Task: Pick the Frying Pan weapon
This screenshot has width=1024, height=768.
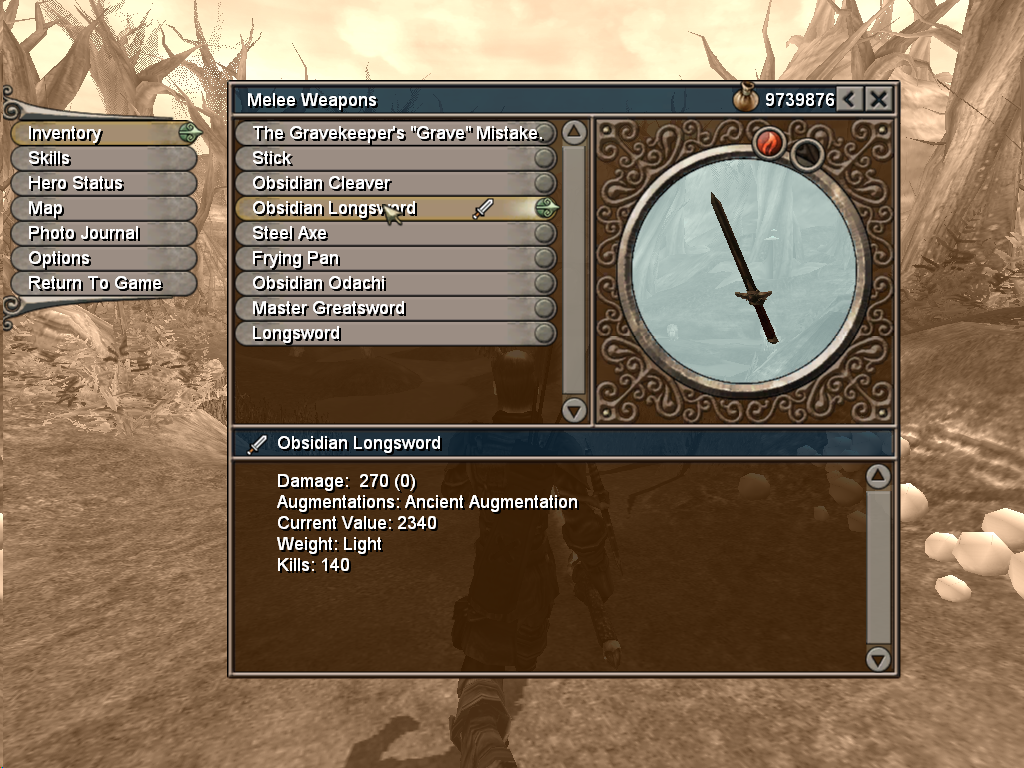Action: 396,258
